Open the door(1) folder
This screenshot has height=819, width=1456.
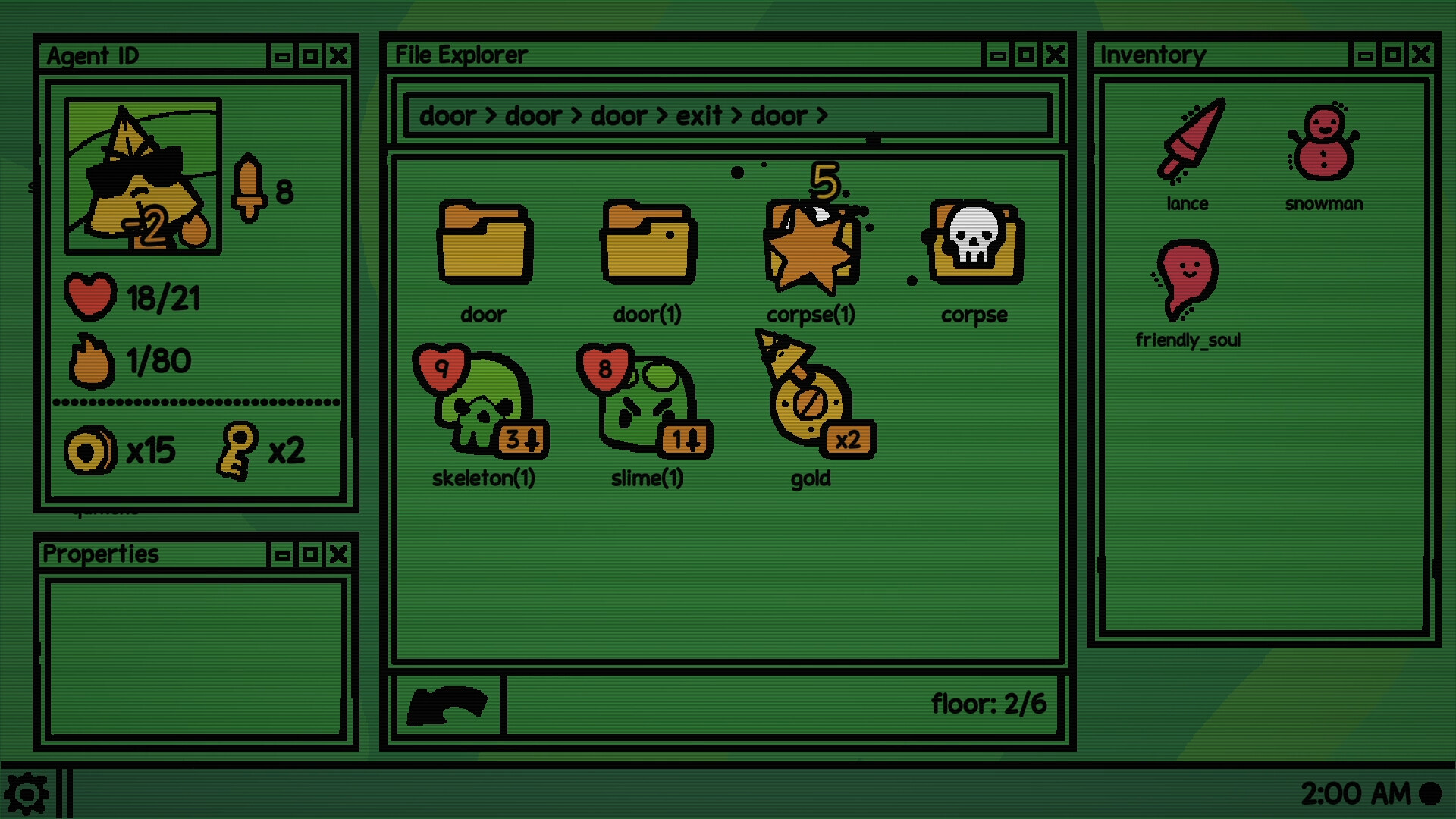click(x=647, y=243)
